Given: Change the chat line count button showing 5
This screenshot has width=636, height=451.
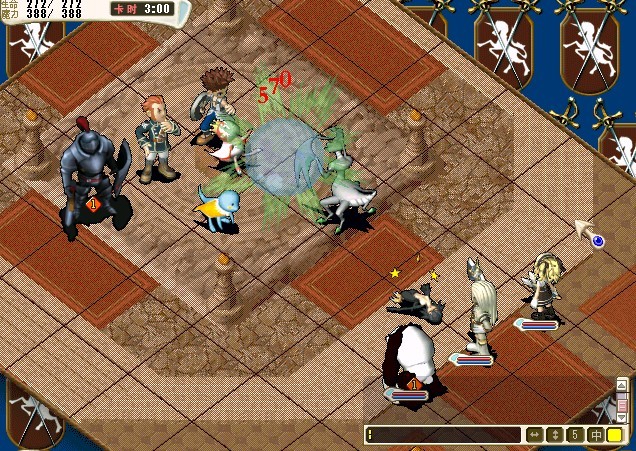Looking at the screenshot, I should coord(575,435).
